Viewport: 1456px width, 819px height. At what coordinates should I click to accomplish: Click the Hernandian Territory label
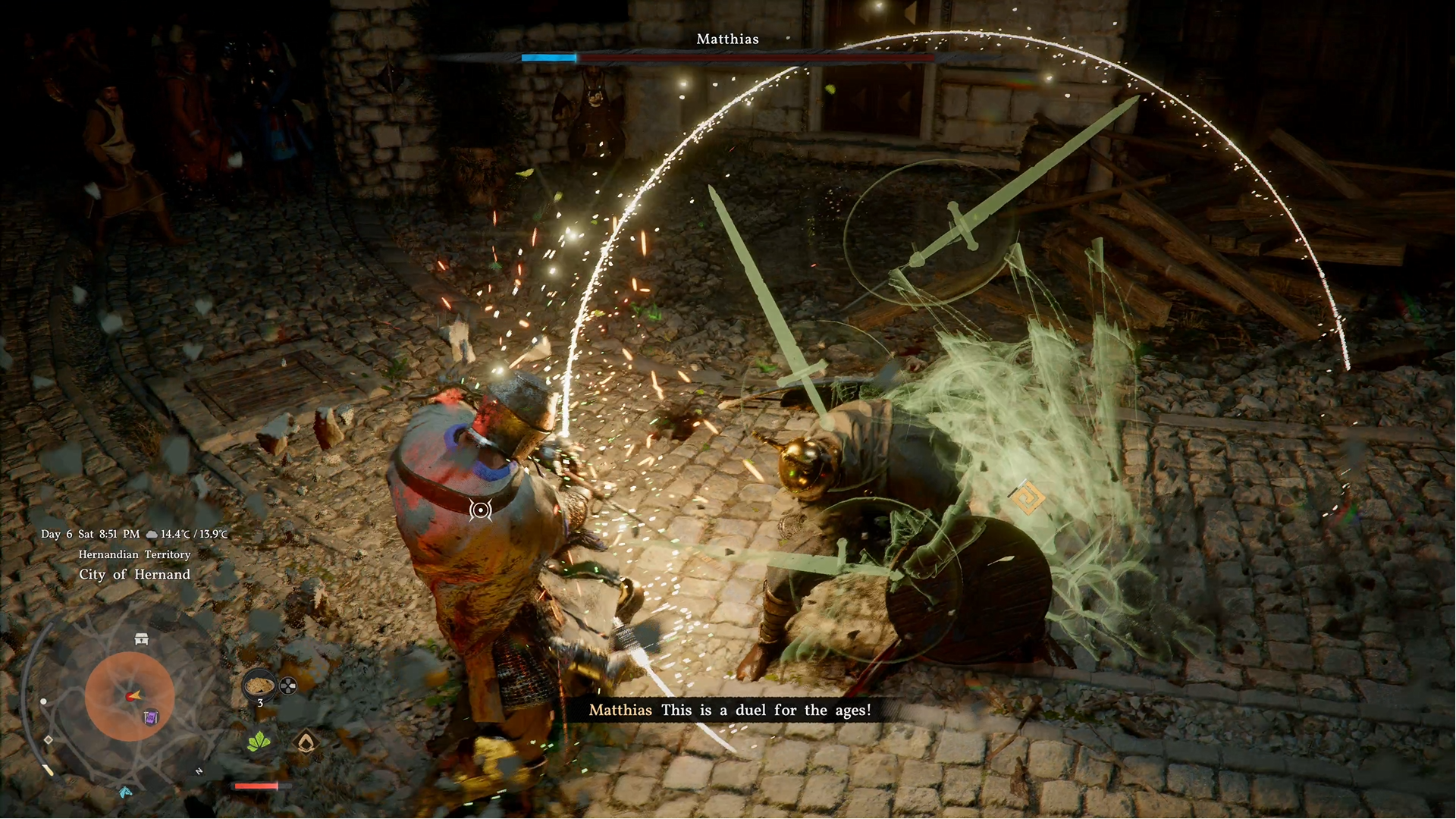click(x=133, y=554)
